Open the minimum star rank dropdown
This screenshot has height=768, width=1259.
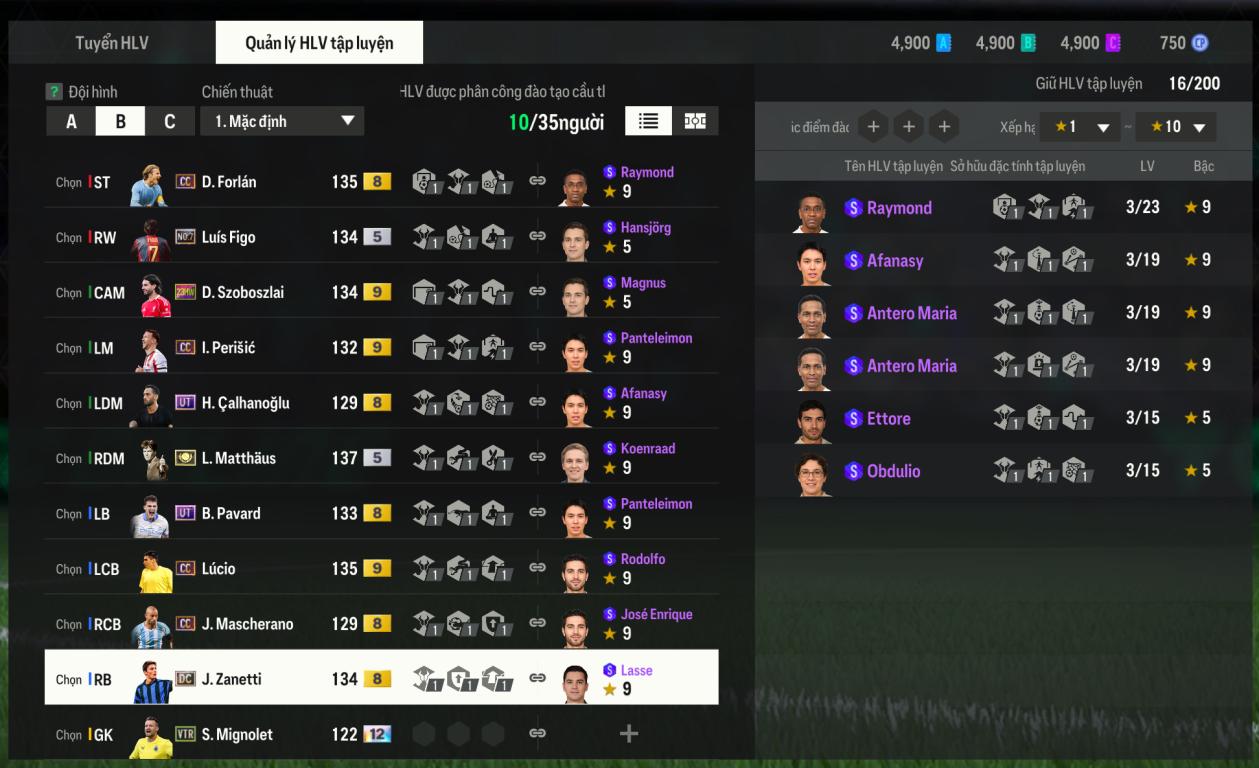tap(1079, 127)
